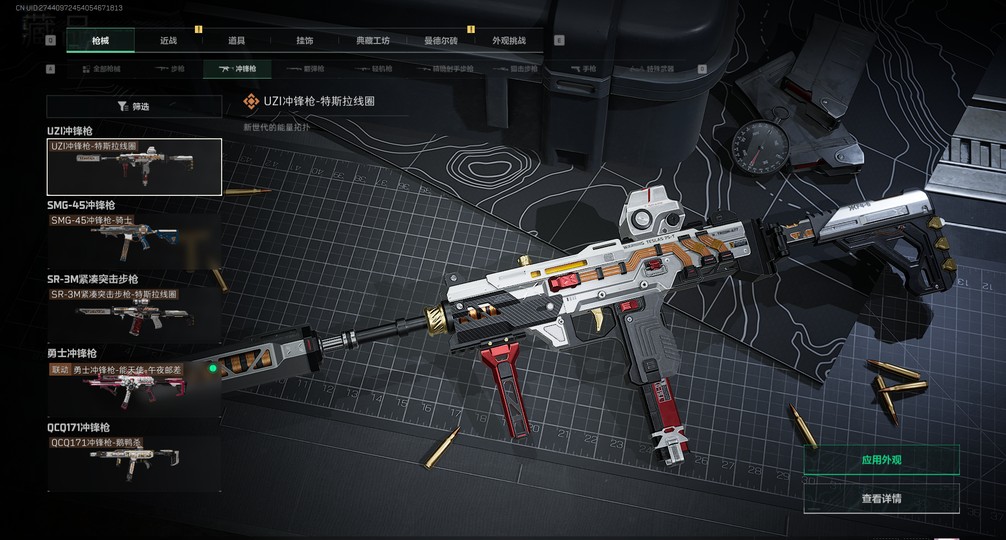Screen dimensions: 1006x540
Task: Choose the 霰弹枪 (shotgun) category
Action: (x=305, y=69)
